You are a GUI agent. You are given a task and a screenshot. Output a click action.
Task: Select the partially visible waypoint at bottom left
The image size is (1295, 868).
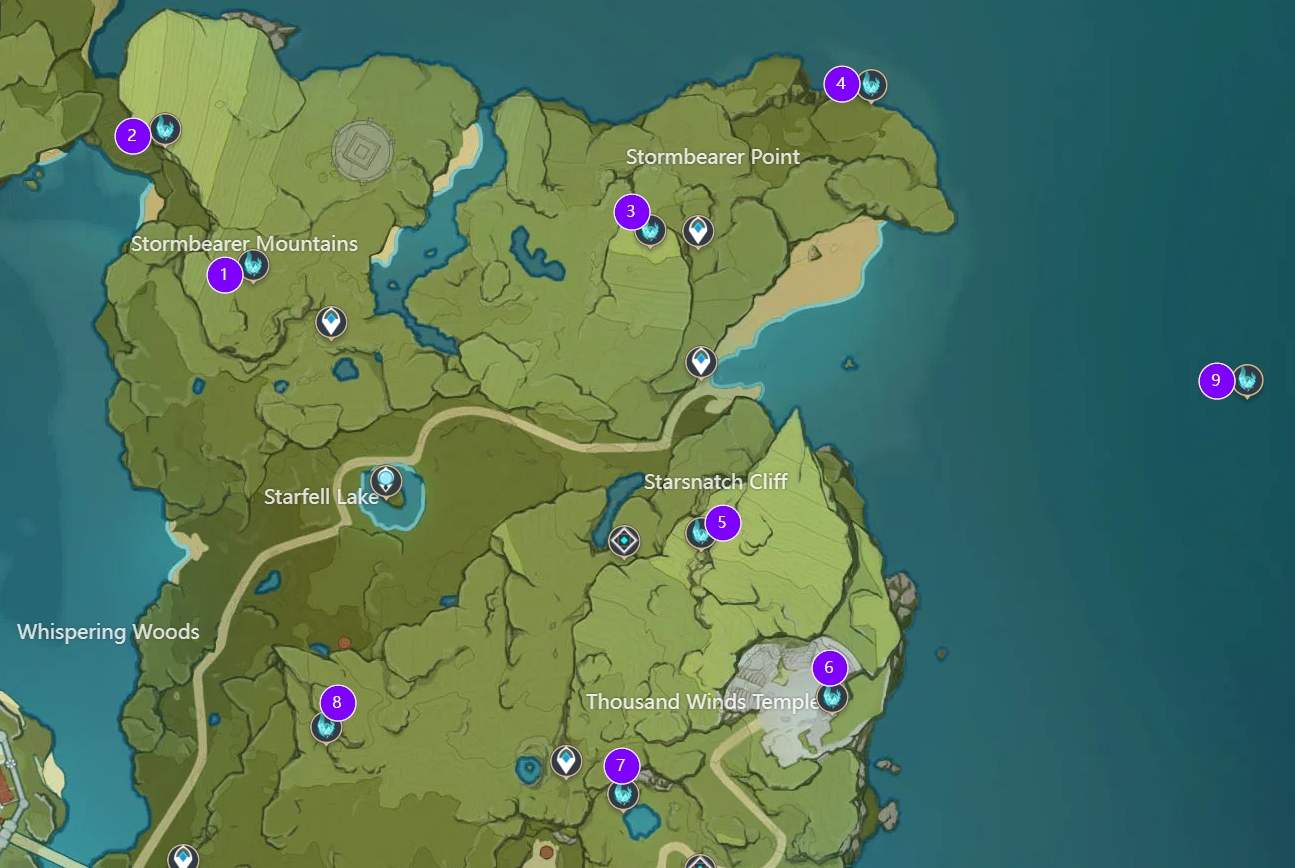[182, 858]
